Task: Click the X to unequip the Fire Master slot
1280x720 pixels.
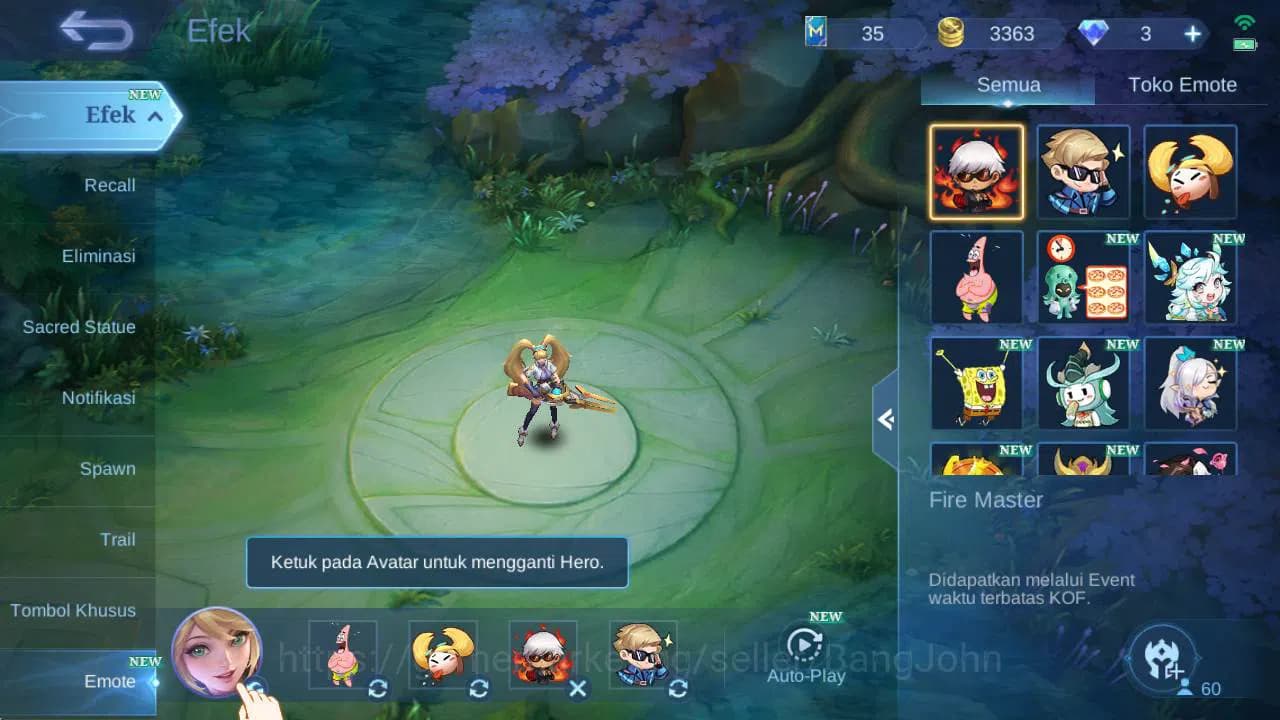Action: pos(577,689)
